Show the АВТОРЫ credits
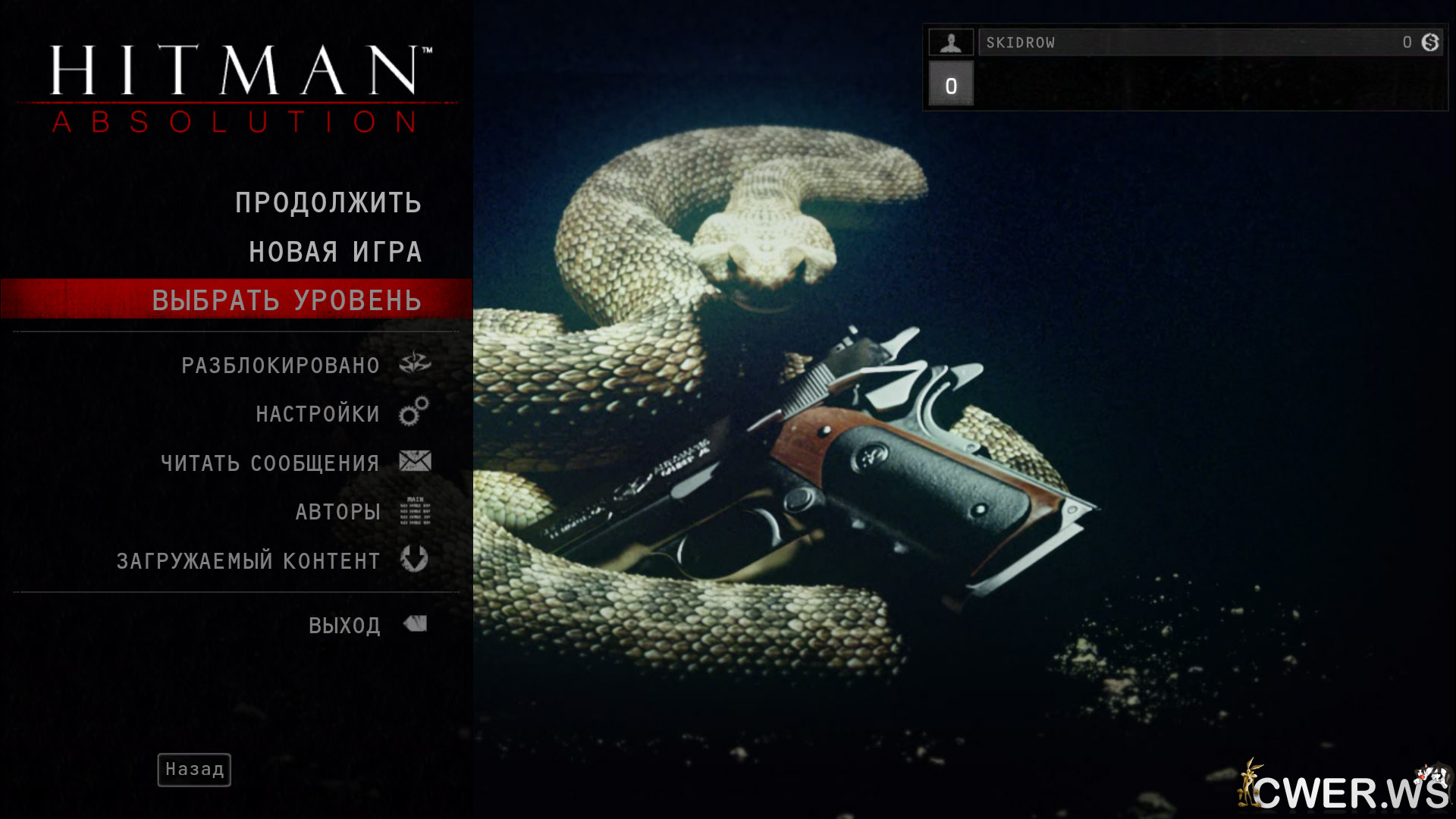The image size is (1456, 819). (x=337, y=512)
